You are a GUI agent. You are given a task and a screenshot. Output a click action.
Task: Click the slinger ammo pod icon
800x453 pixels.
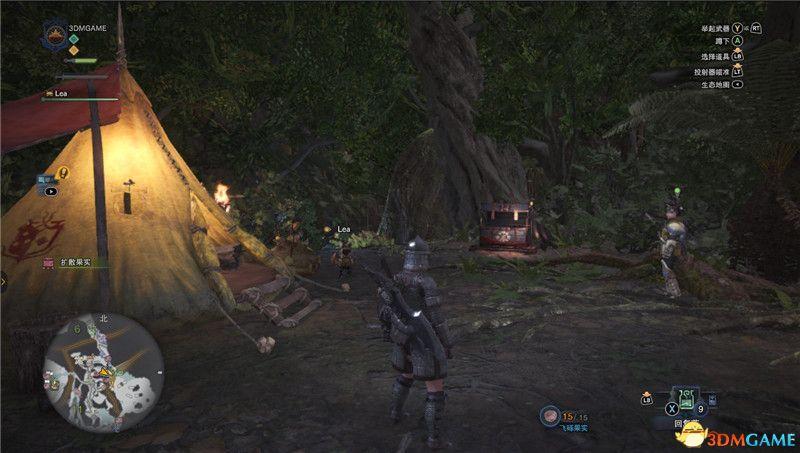549,416
